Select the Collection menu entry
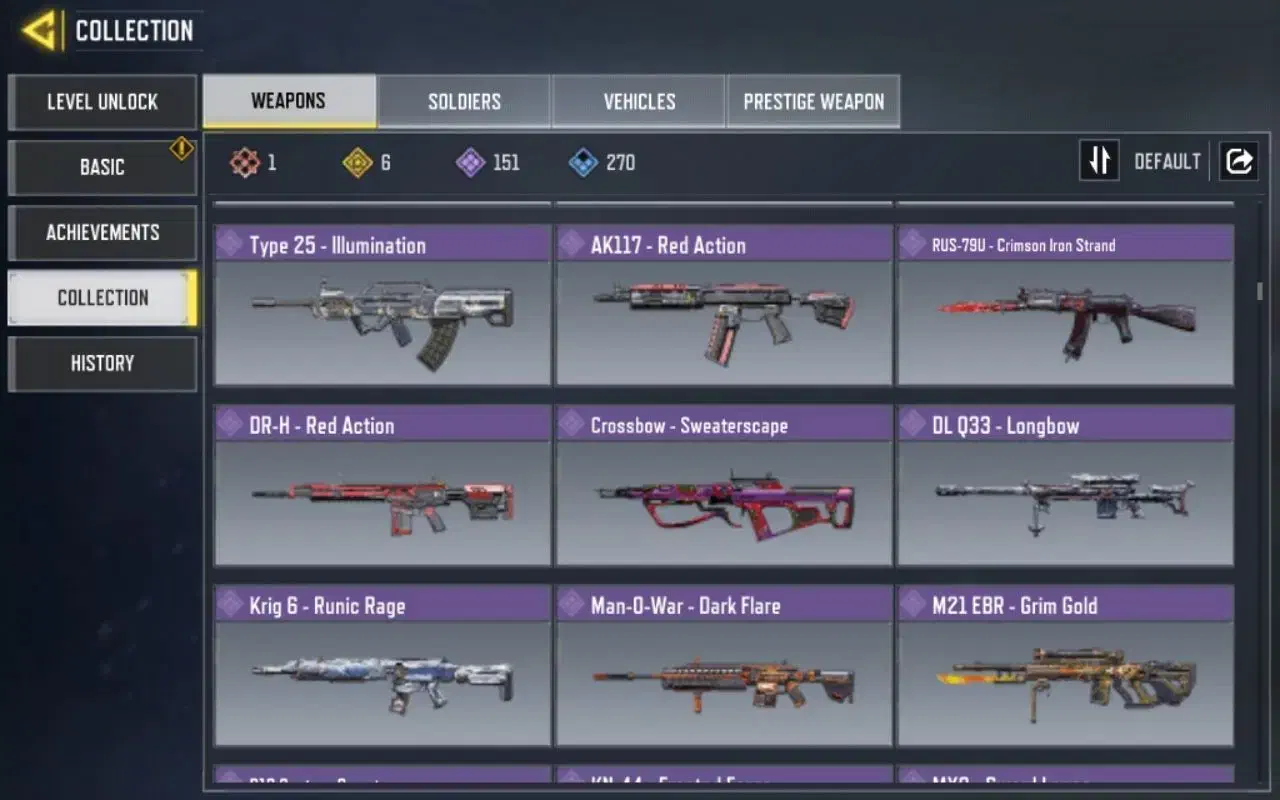1280x800 pixels. (102, 298)
